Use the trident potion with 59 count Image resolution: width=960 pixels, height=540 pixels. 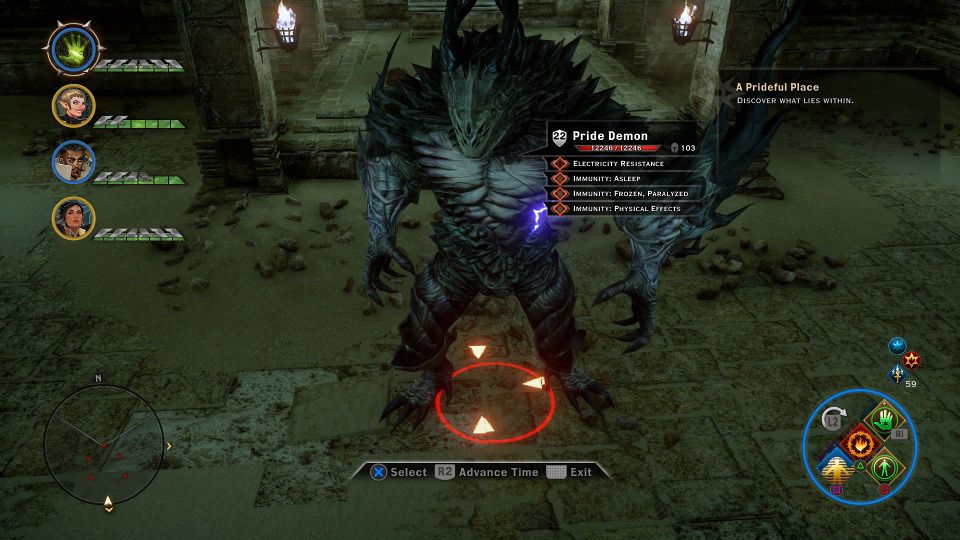(x=897, y=374)
